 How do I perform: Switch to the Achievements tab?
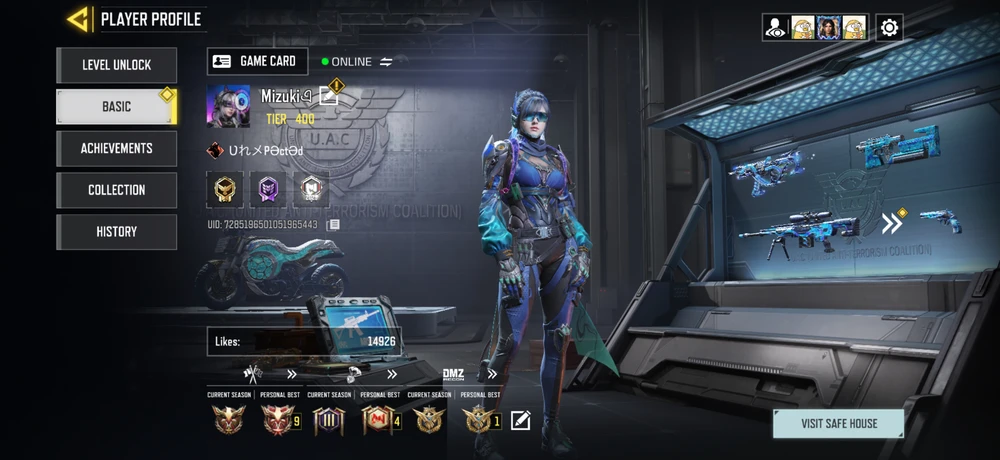pos(116,148)
